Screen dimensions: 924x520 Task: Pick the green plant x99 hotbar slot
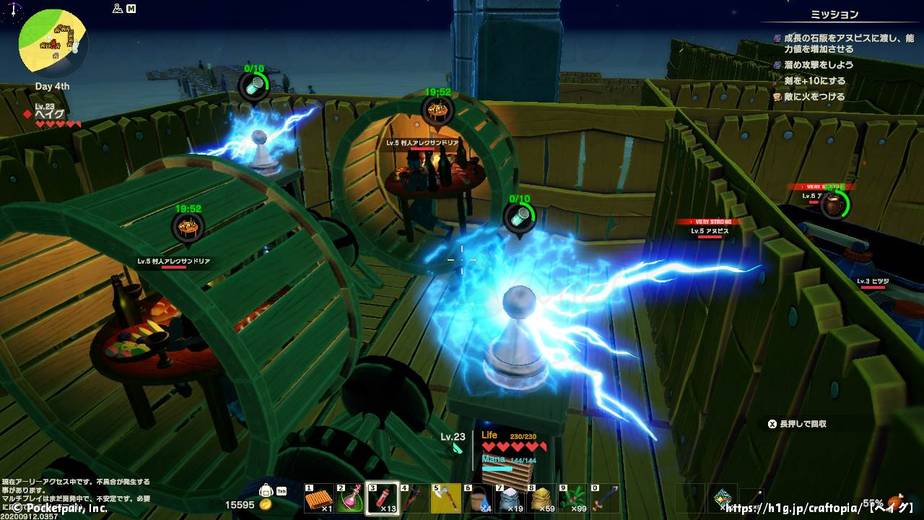[573, 498]
